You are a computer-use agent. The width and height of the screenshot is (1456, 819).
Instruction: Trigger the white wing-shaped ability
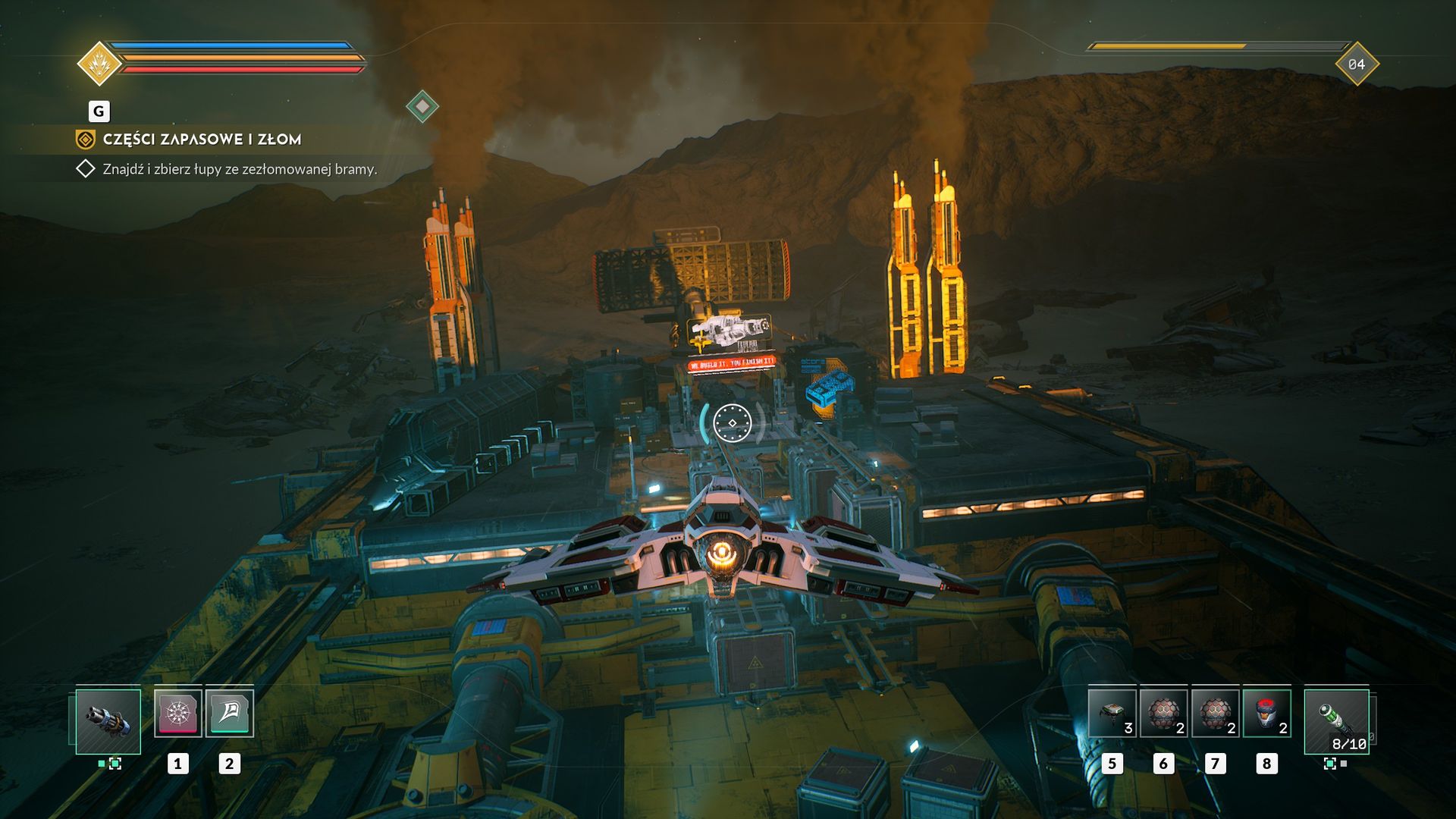click(229, 713)
